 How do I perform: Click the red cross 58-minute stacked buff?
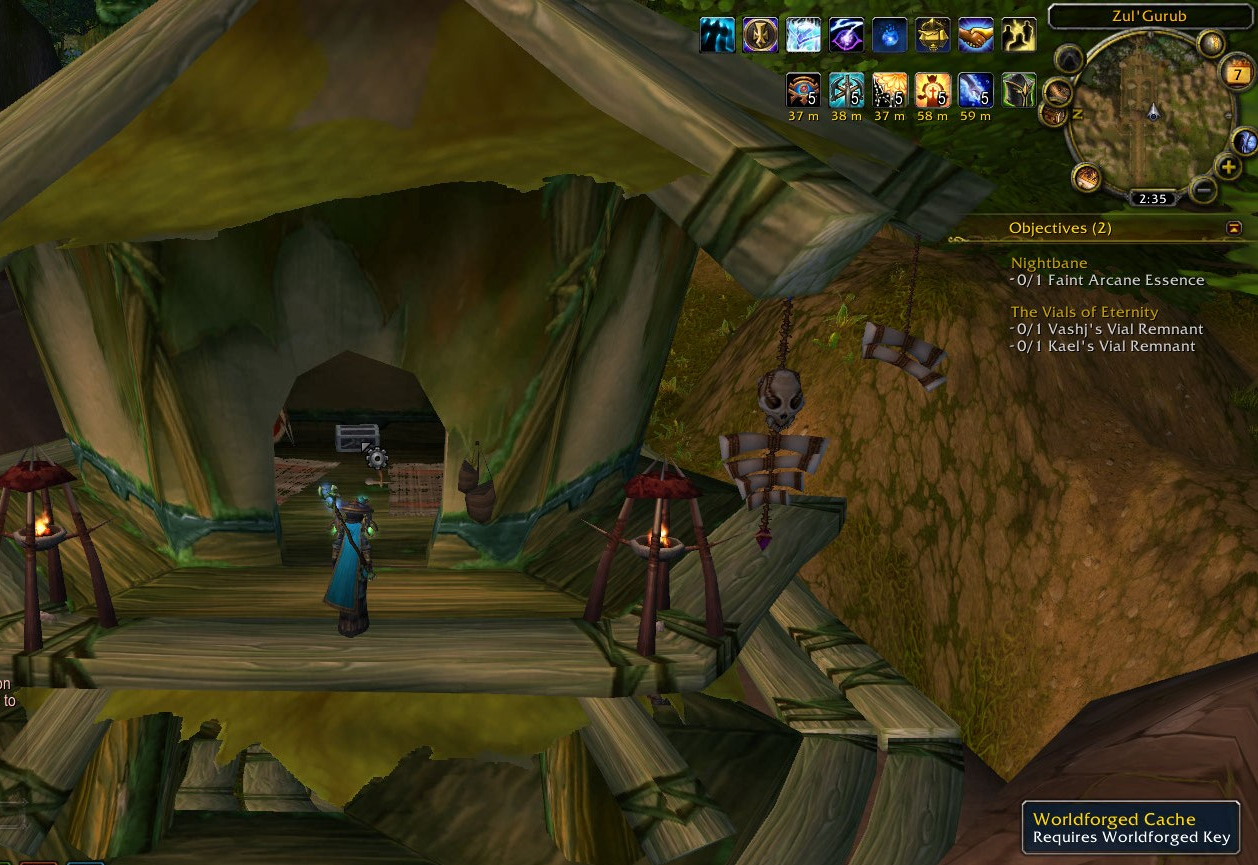[x=932, y=90]
